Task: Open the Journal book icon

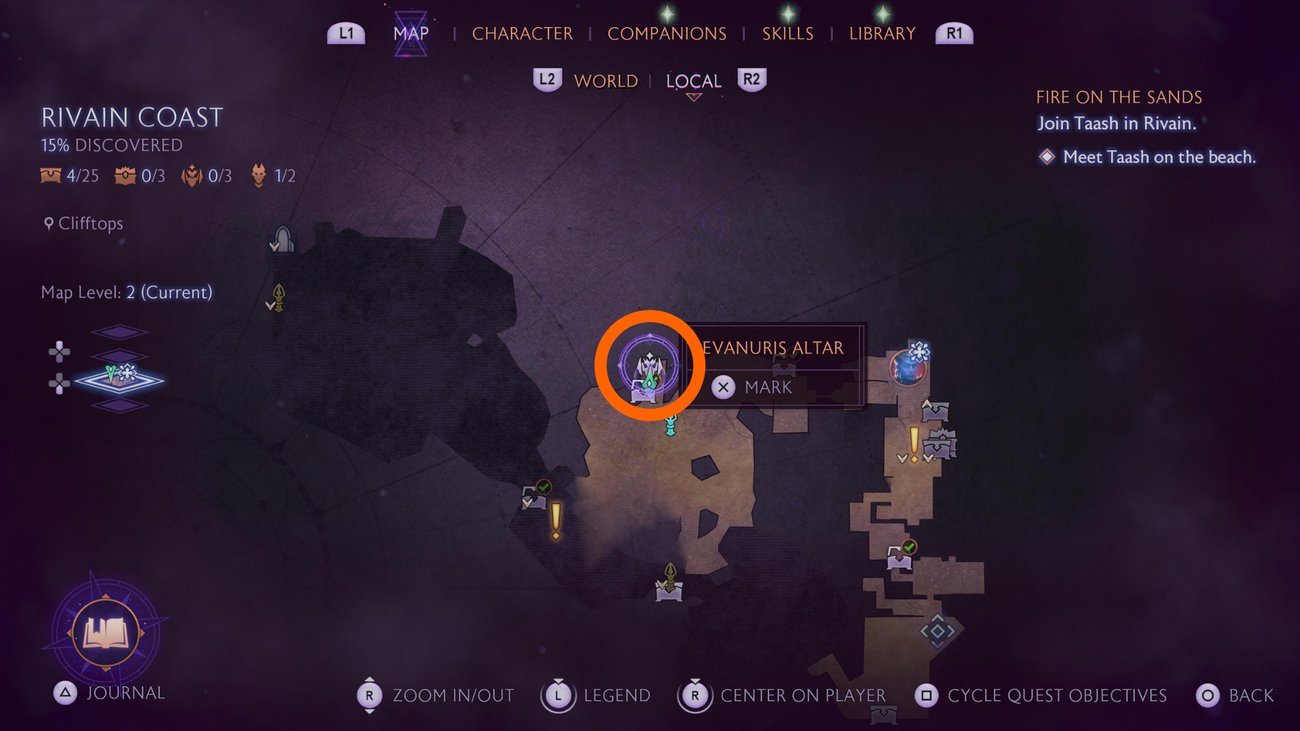Action: [x=105, y=633]
